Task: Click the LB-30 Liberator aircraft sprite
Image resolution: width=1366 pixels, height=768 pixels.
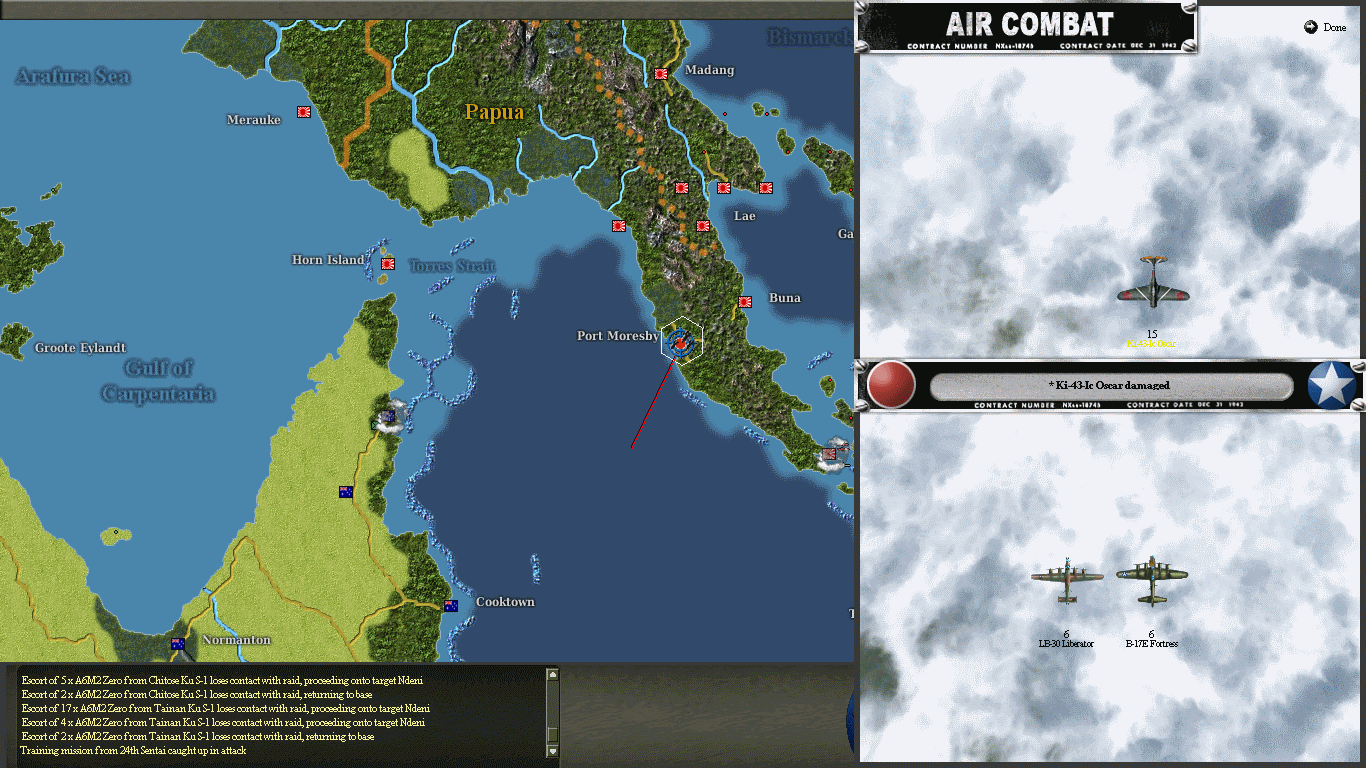Action: [1067, 580]
